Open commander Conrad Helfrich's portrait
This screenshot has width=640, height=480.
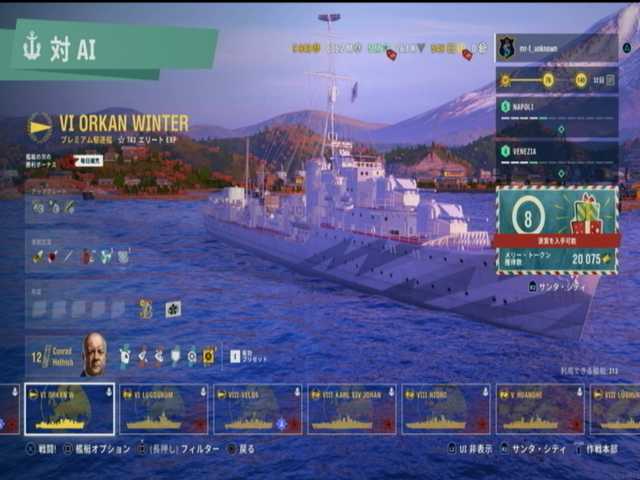pos(94,353)
